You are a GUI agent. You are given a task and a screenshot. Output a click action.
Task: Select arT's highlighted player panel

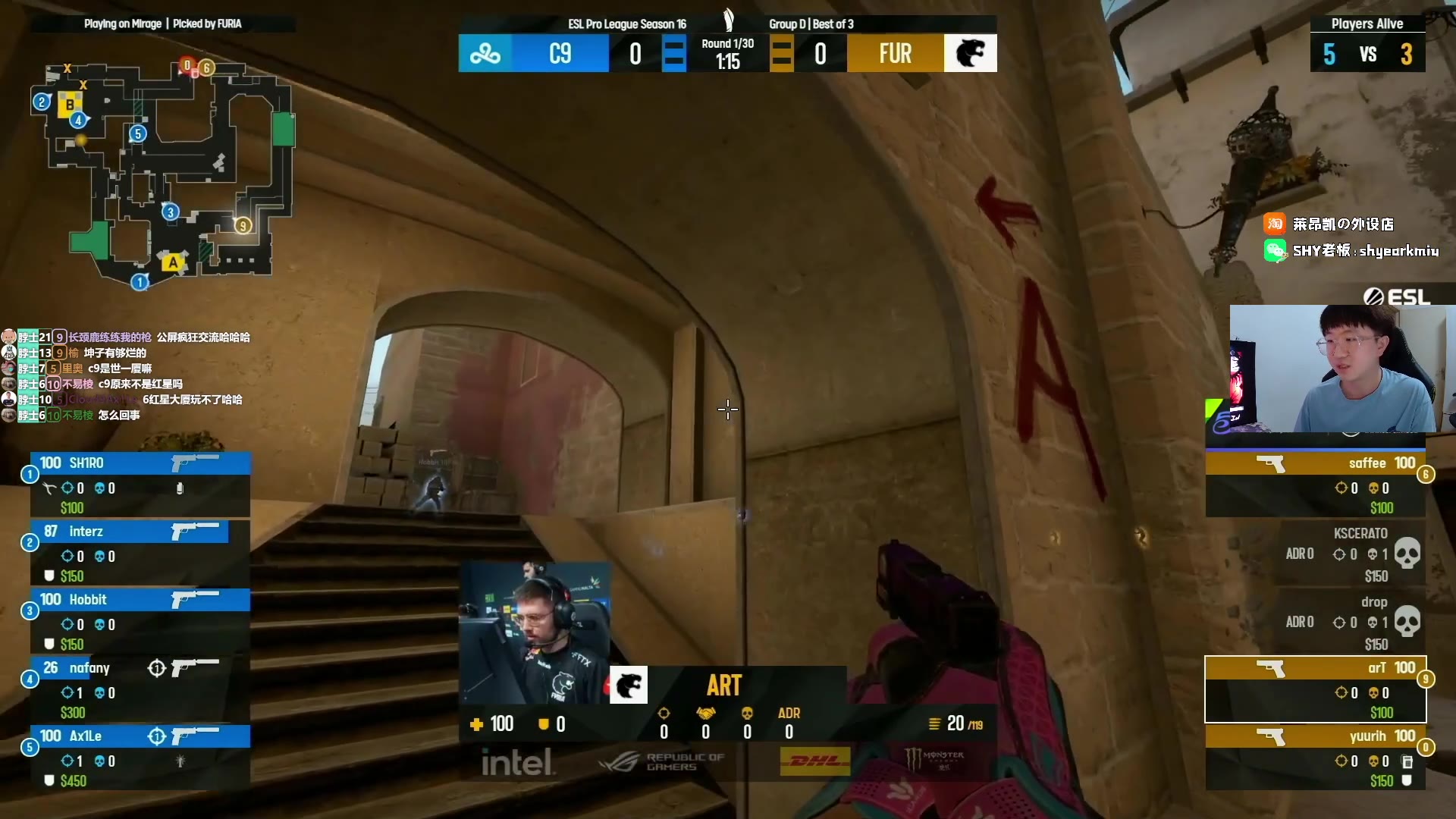click(1315, 689)
